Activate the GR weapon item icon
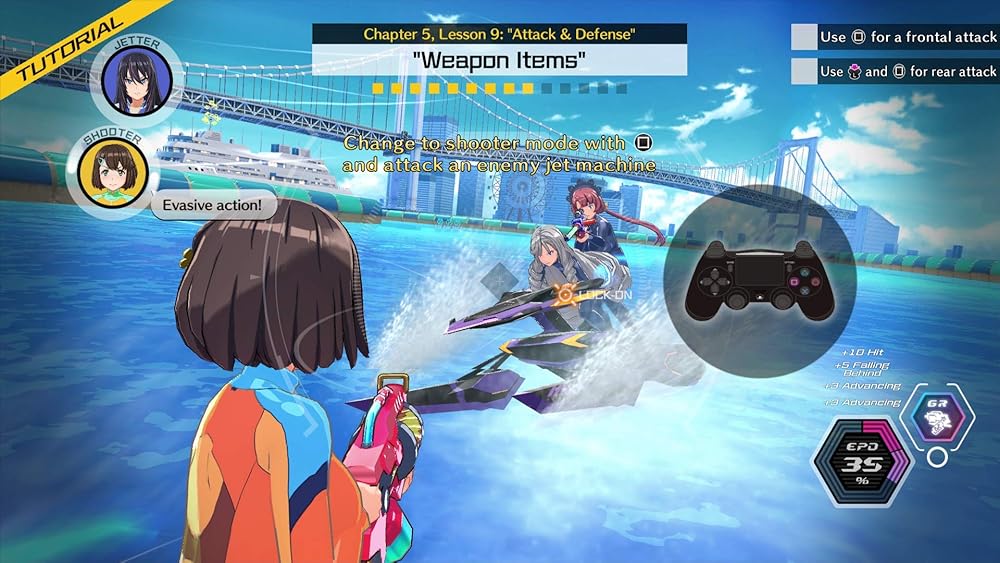The image size is (1000, 563). point(937,416)
